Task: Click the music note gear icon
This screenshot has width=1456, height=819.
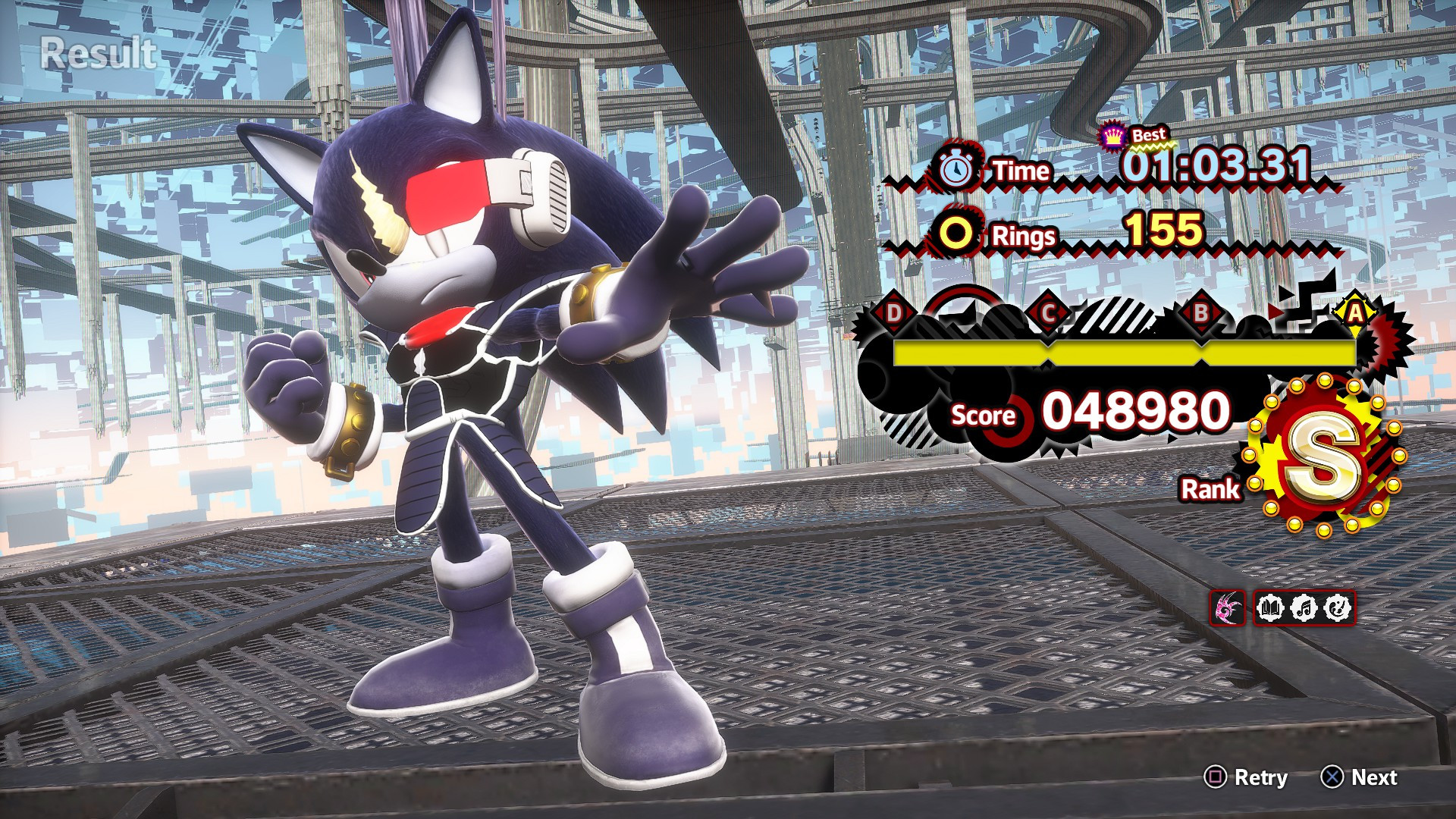Action: (x=1304, y=607)
